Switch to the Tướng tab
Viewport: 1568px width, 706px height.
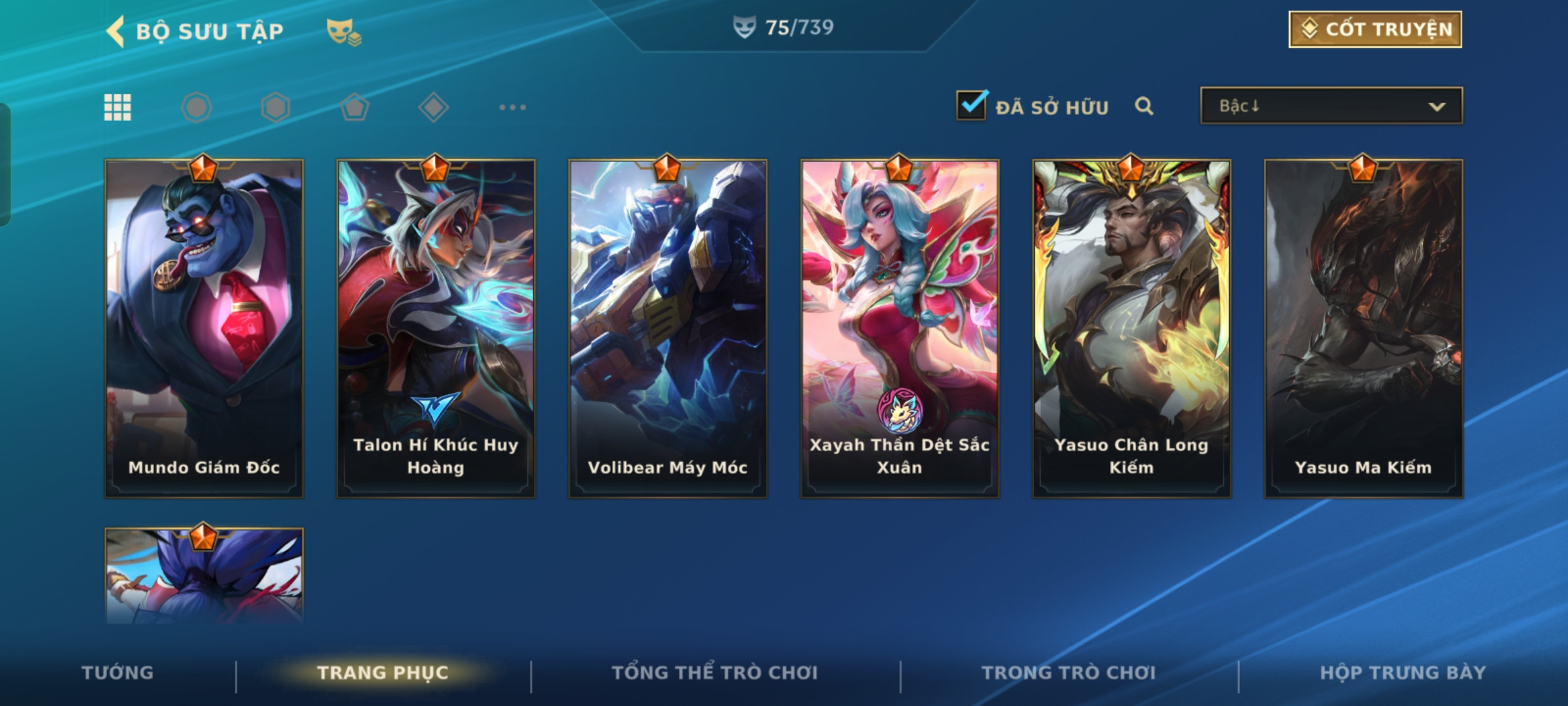[118, 673]
